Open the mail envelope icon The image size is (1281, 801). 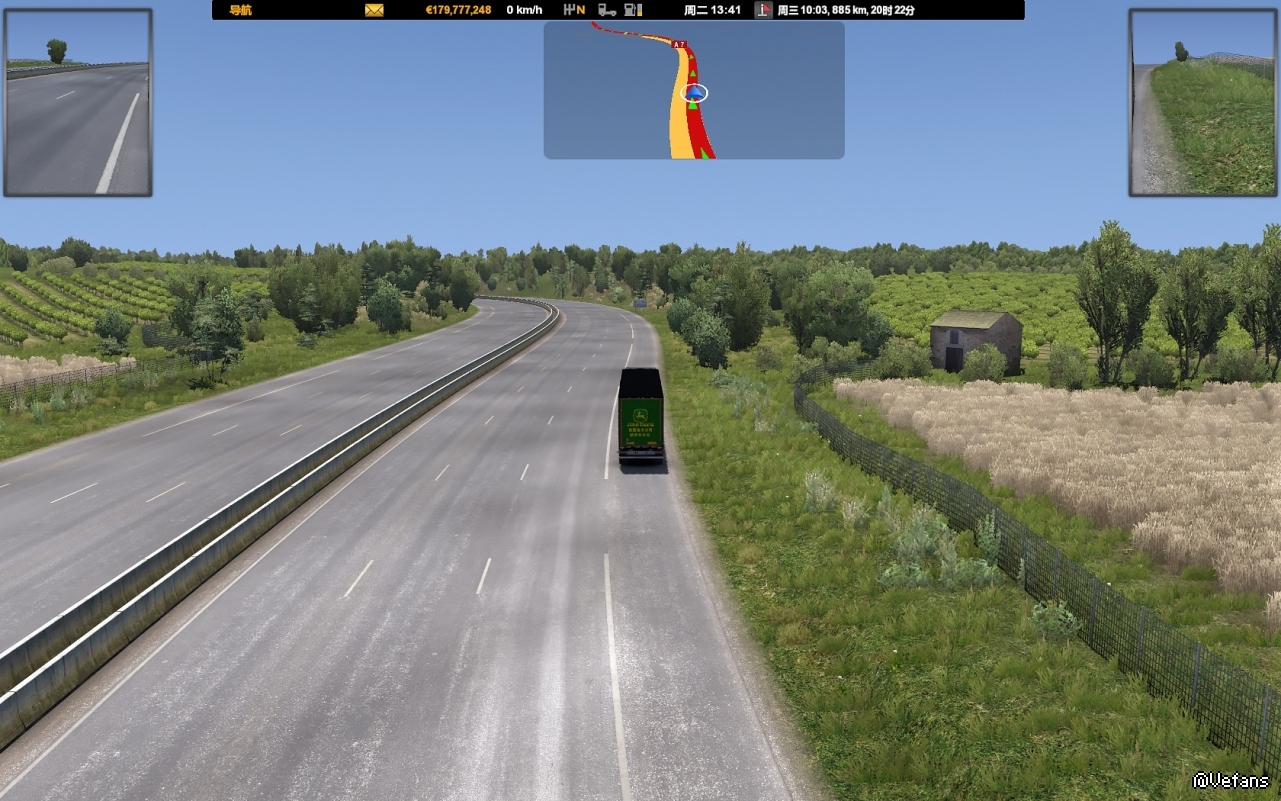click(374, 10)
